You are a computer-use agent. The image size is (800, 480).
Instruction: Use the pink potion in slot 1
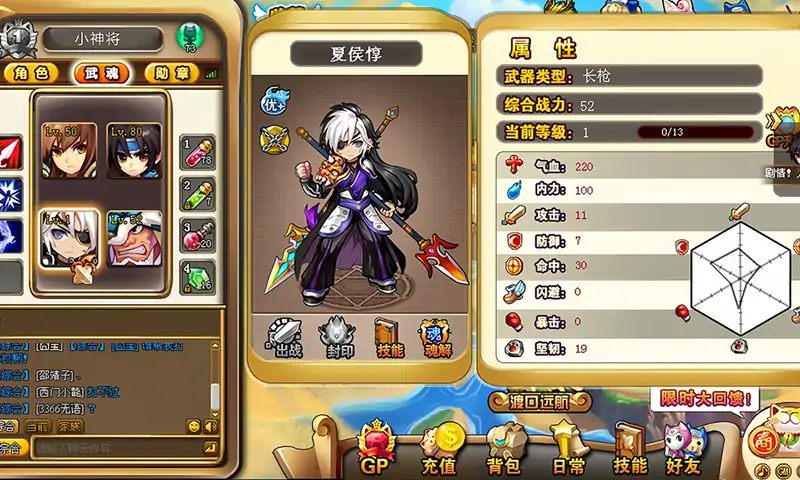click(x=198, y=153)
